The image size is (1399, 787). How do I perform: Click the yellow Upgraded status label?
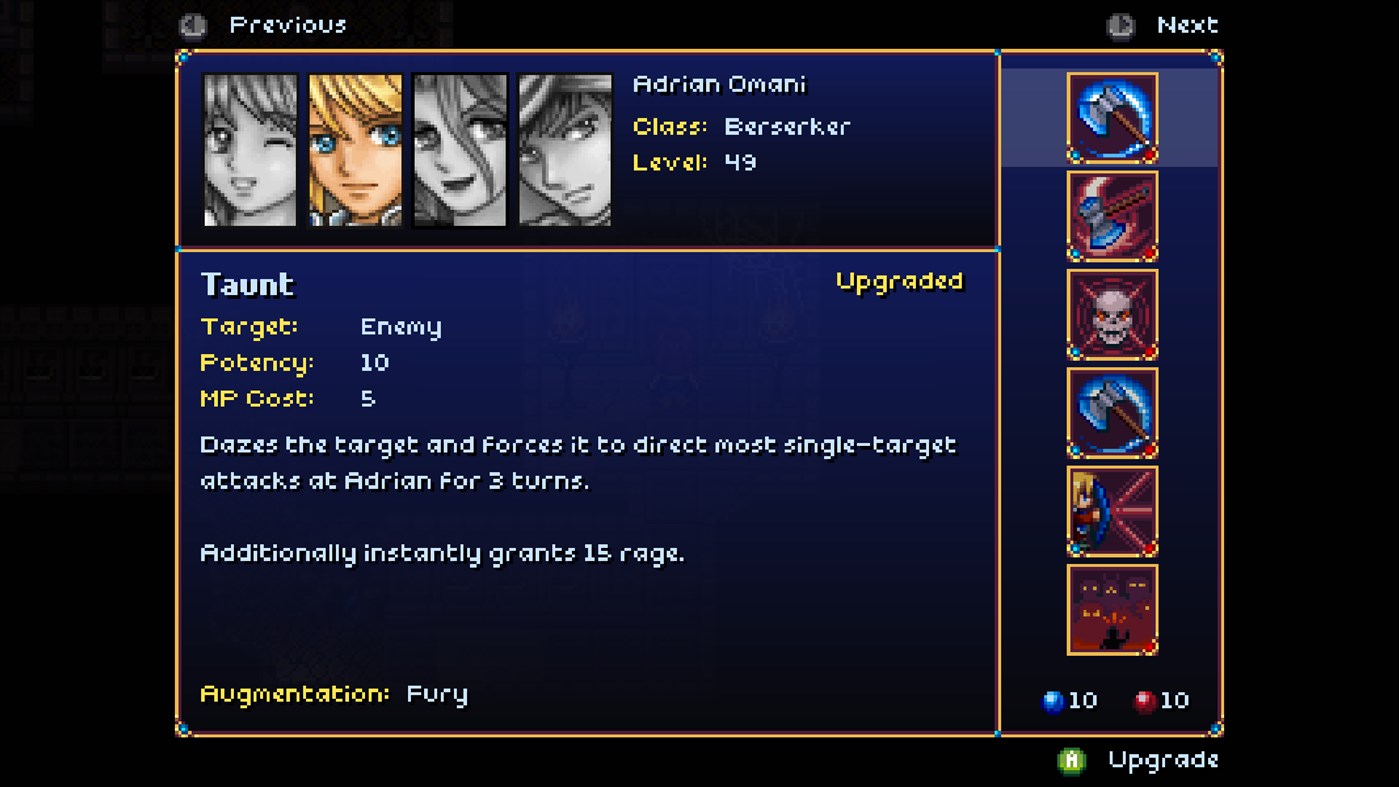click(898, 282)
